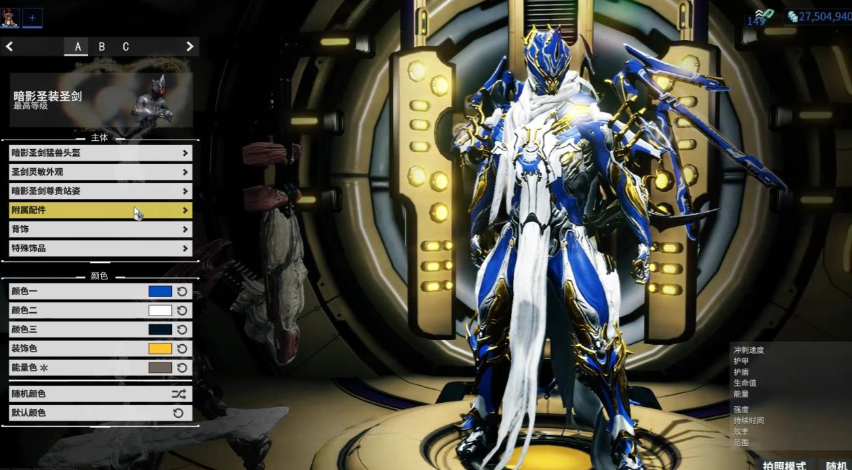This screenshot has height=470, width=852.
Task: Enter 拍照模式 photo mode
Action: coord(785,465)
